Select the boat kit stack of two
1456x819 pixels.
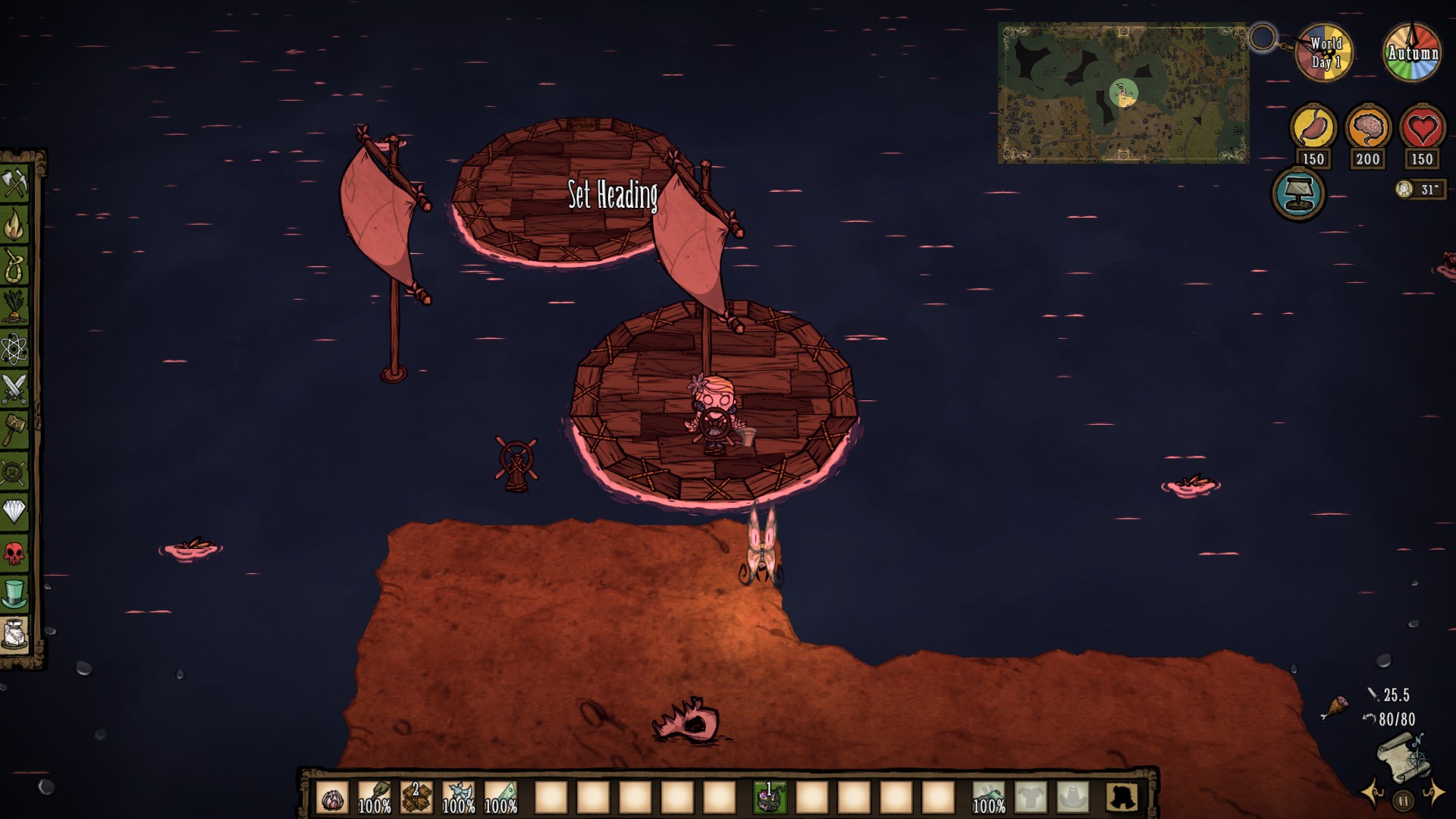(416, 798)
